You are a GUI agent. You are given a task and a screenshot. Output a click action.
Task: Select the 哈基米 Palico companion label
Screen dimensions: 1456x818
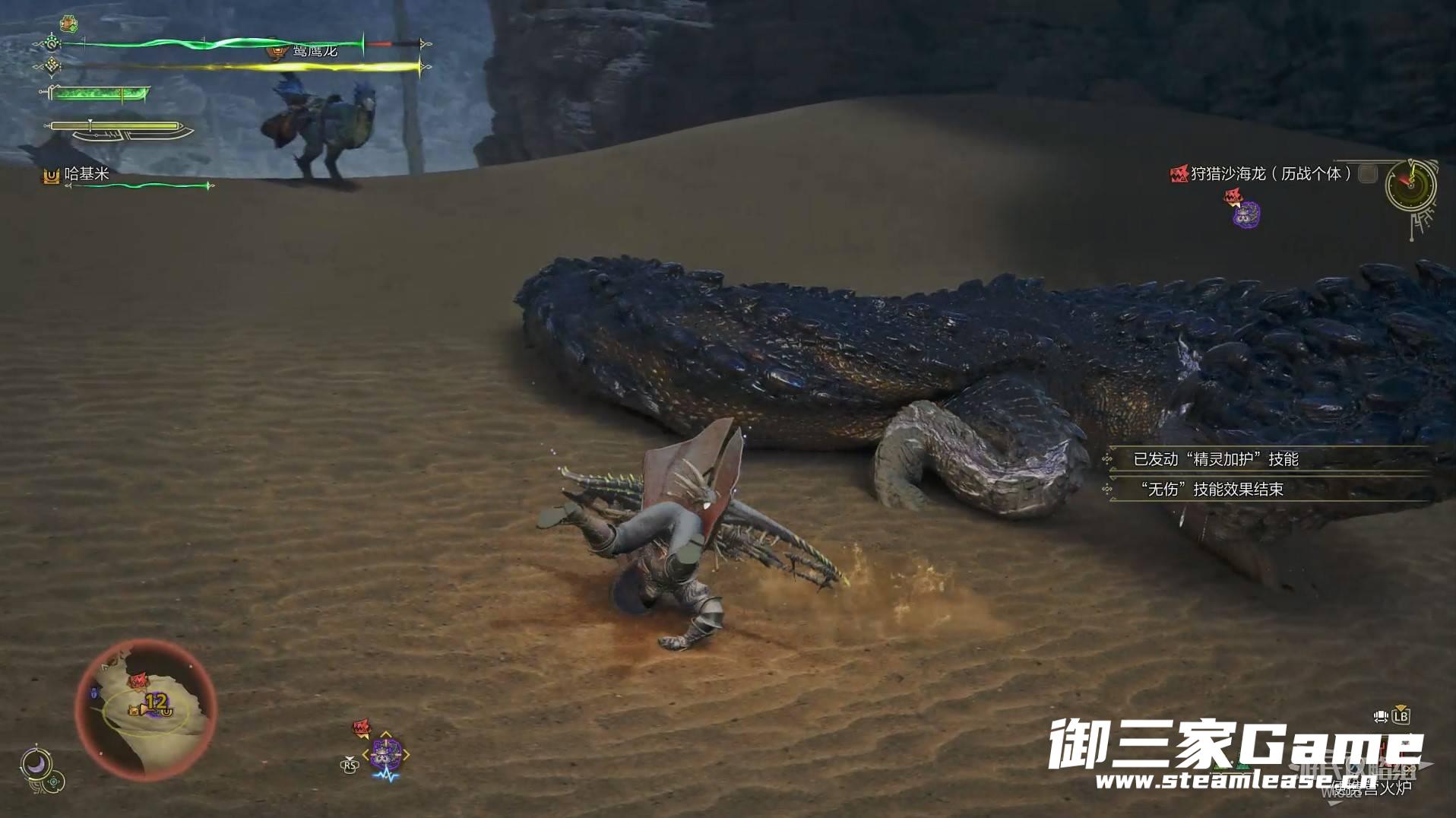pos(87,174)
